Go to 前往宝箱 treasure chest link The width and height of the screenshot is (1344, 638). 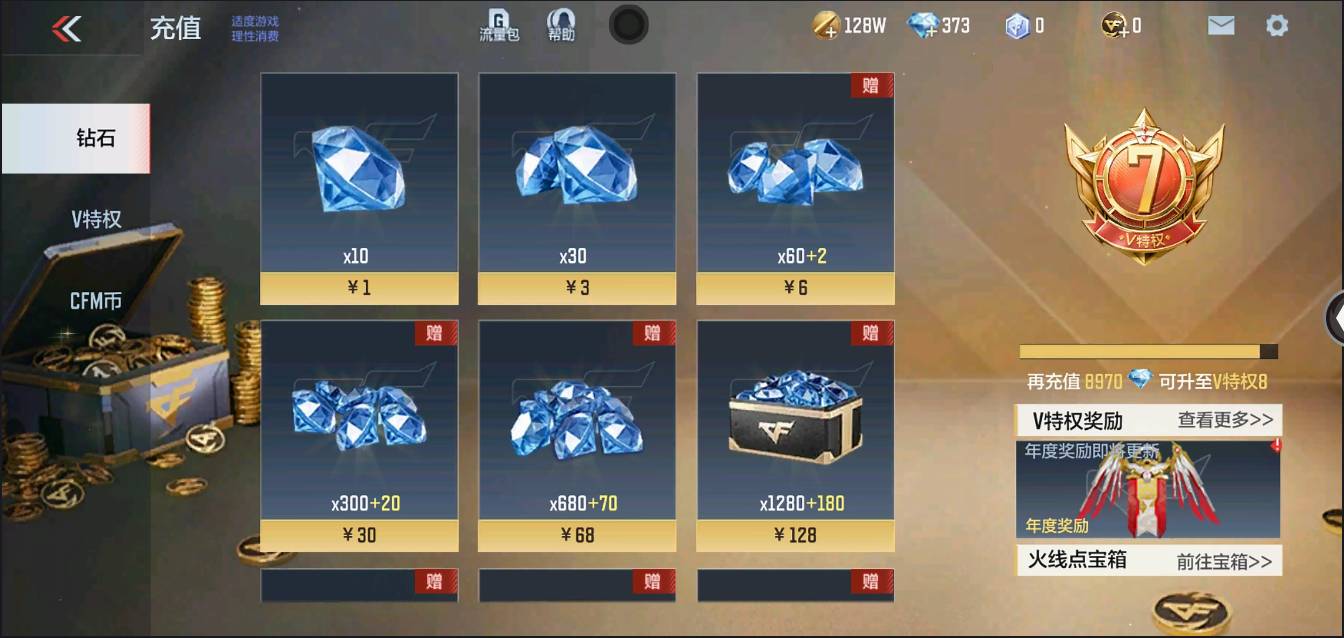pos(1224,561)
